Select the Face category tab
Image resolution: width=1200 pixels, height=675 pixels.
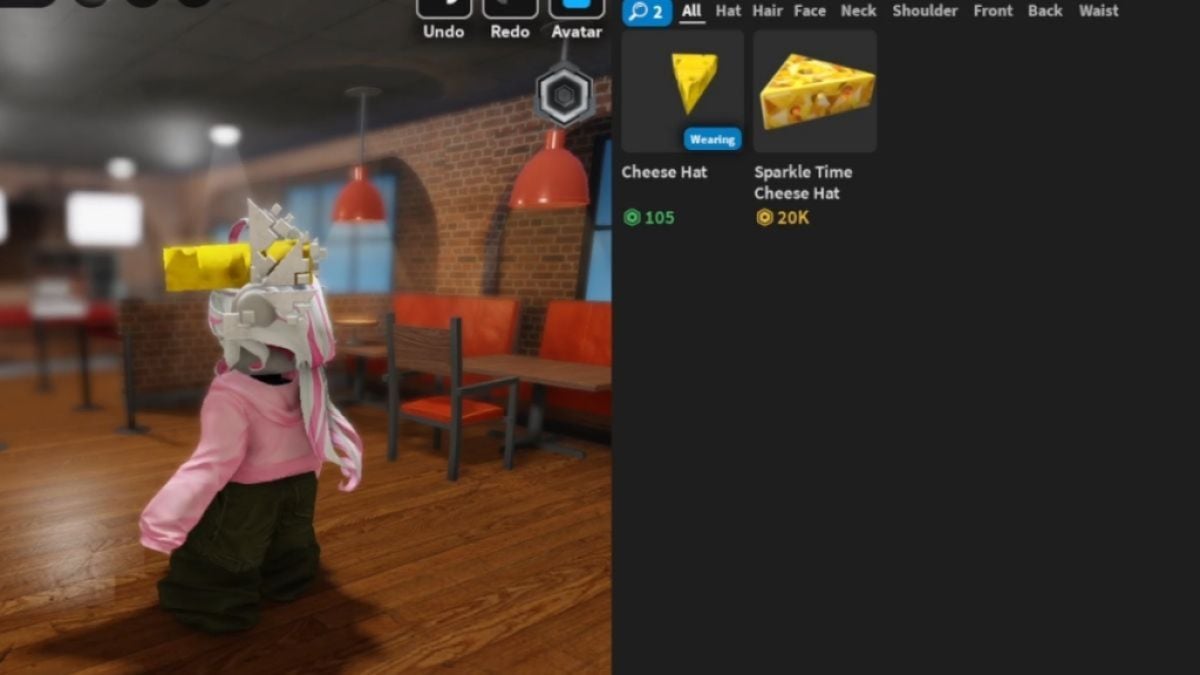tap(810, 12)
